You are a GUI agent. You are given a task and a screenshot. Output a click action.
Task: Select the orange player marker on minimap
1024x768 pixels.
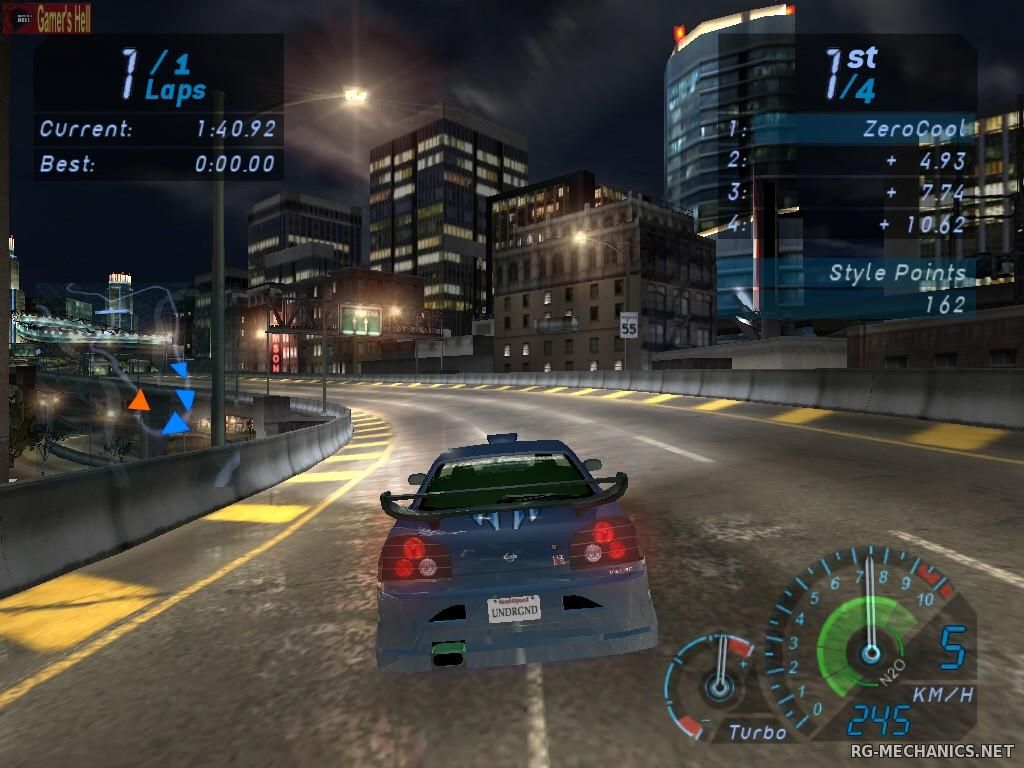point(139,400)
